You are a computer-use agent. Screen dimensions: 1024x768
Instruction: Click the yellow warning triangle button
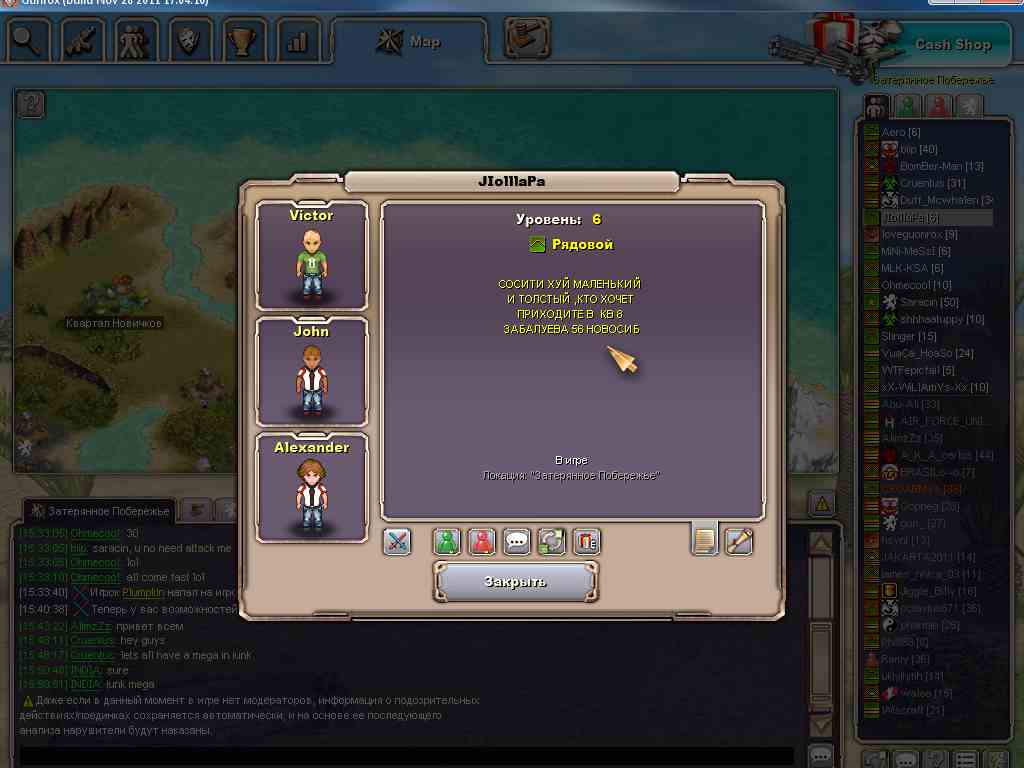point(821,502)
